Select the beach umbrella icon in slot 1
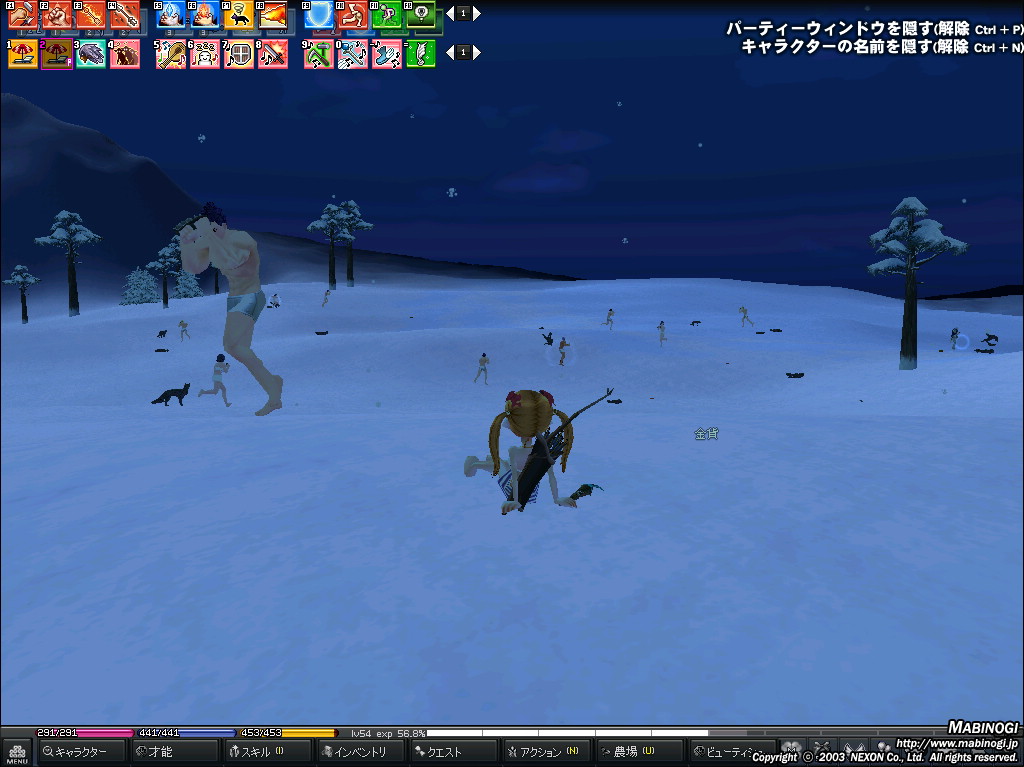The height and width of the screenshot is (767, 1024). click(22, 54)
